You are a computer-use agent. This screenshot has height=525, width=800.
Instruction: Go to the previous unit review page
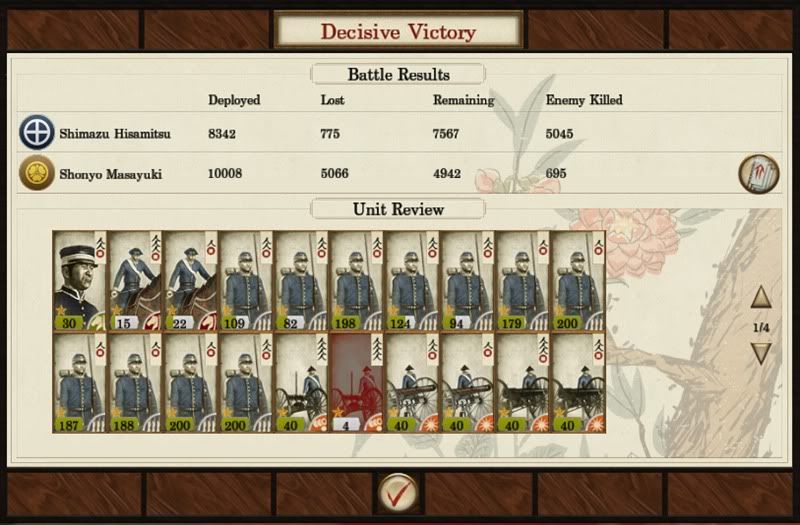point(761,297)
